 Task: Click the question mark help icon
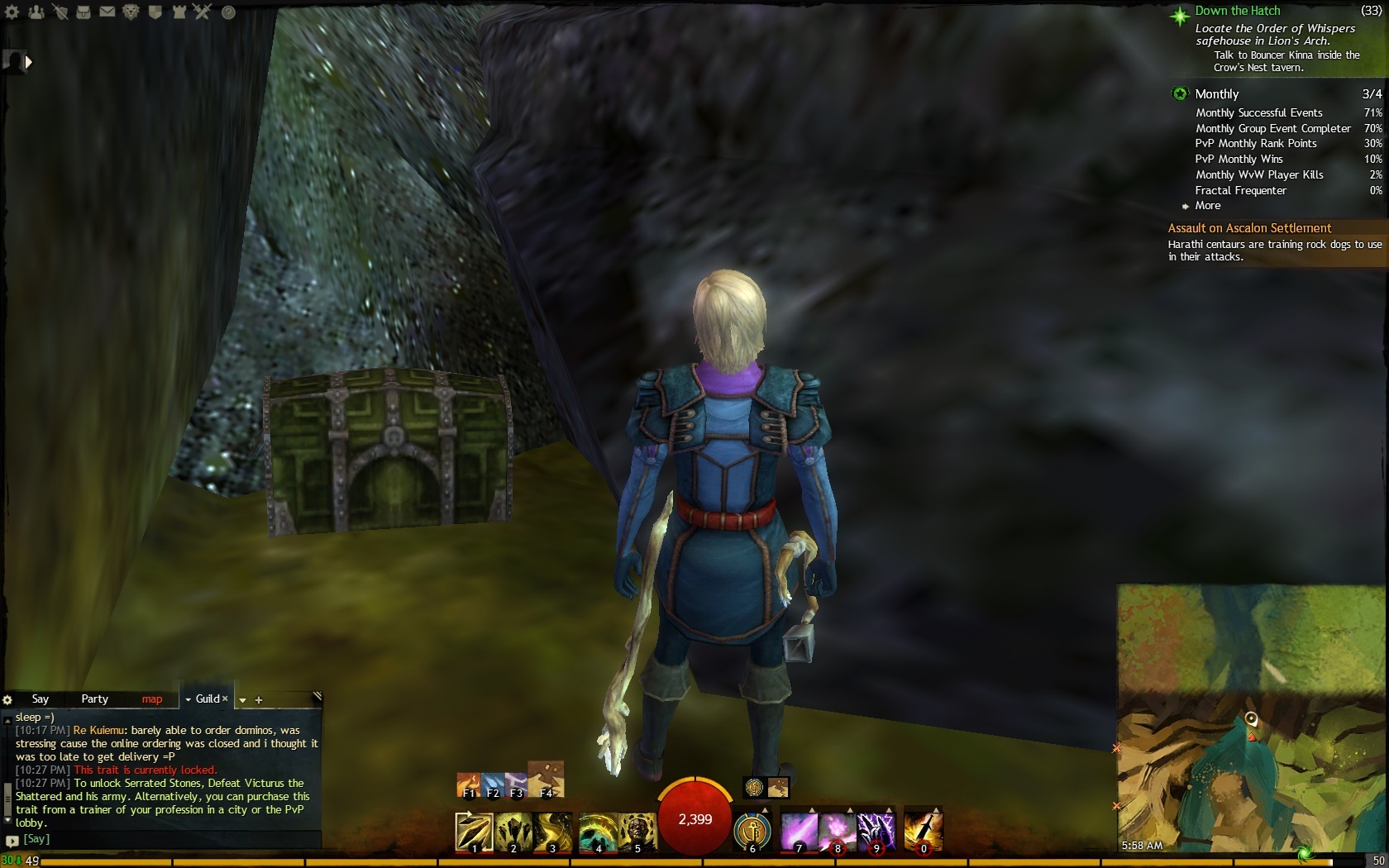[229, 12]
